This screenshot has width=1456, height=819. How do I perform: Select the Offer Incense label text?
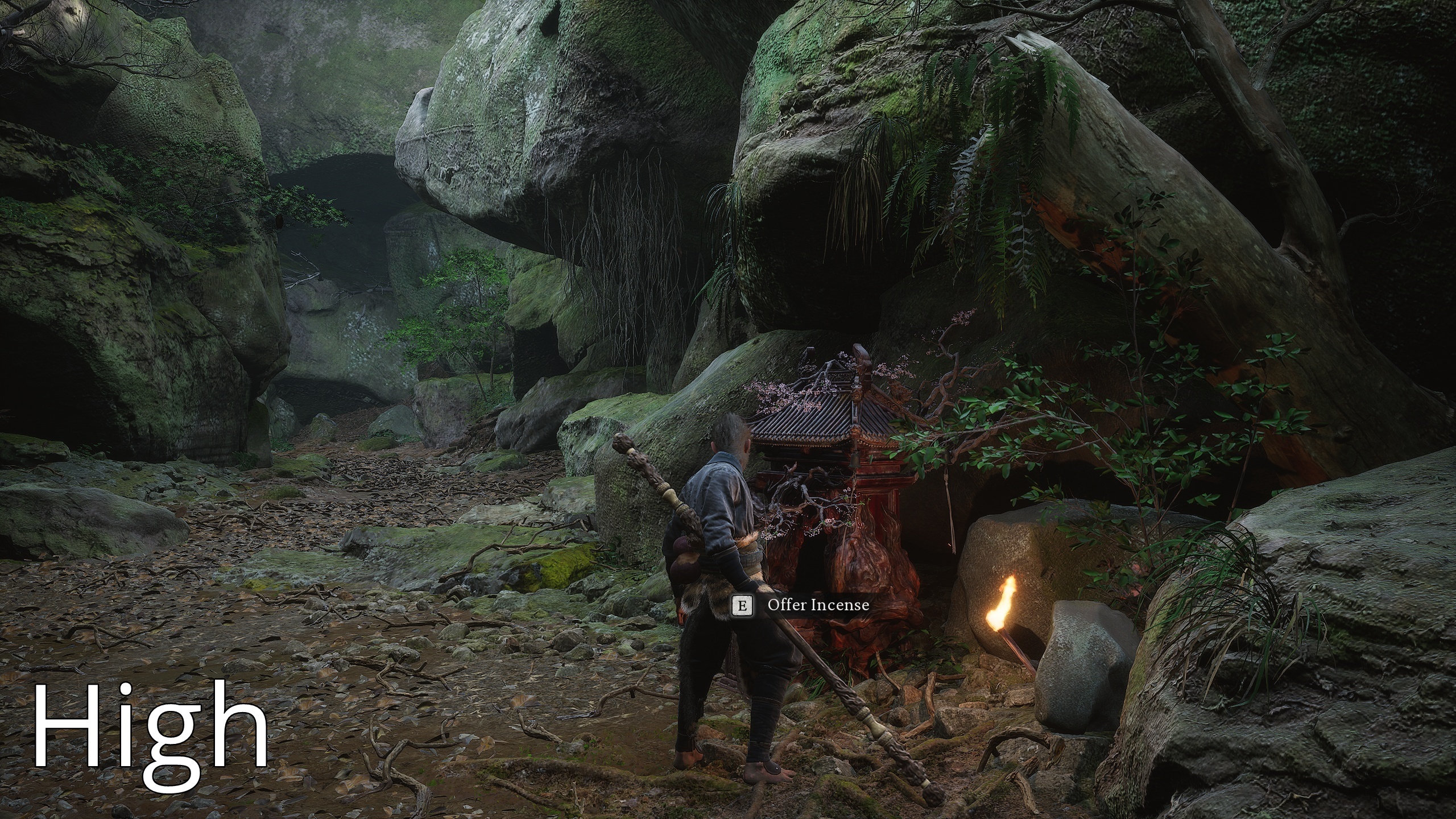click(x=819, y=604)
